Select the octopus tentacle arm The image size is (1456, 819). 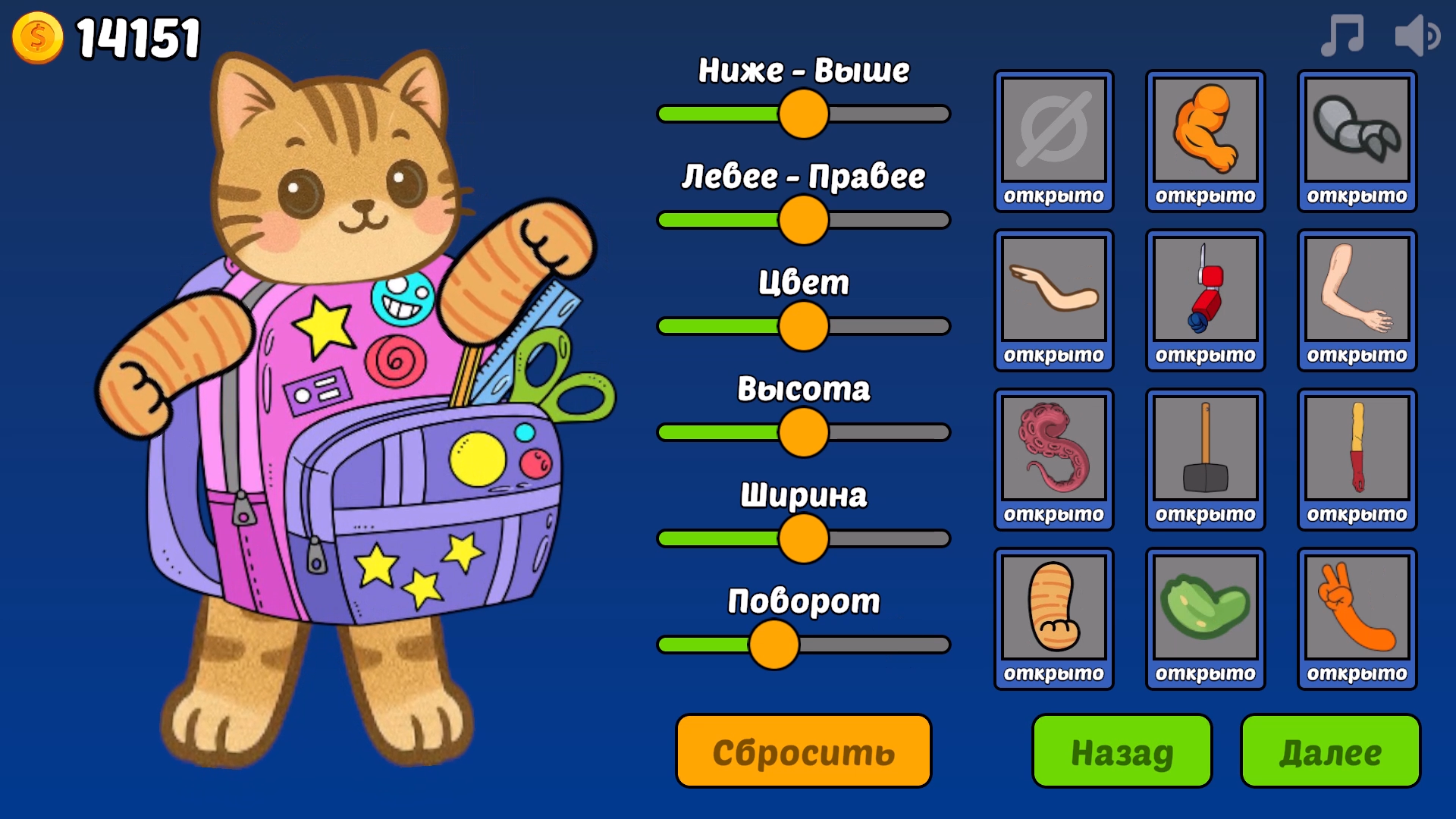(1053, 455)
